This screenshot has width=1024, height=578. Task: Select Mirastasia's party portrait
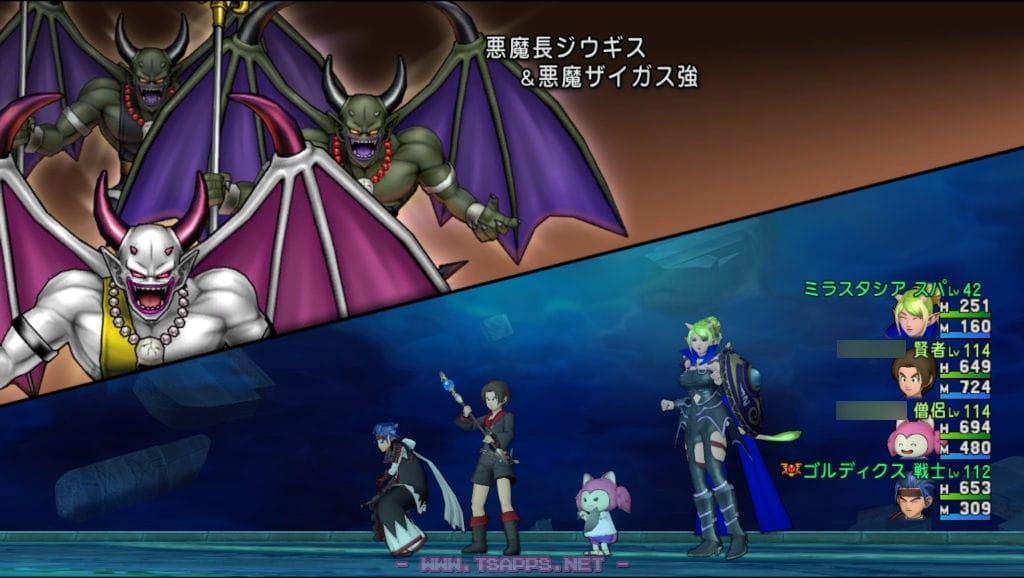[913, 315]
